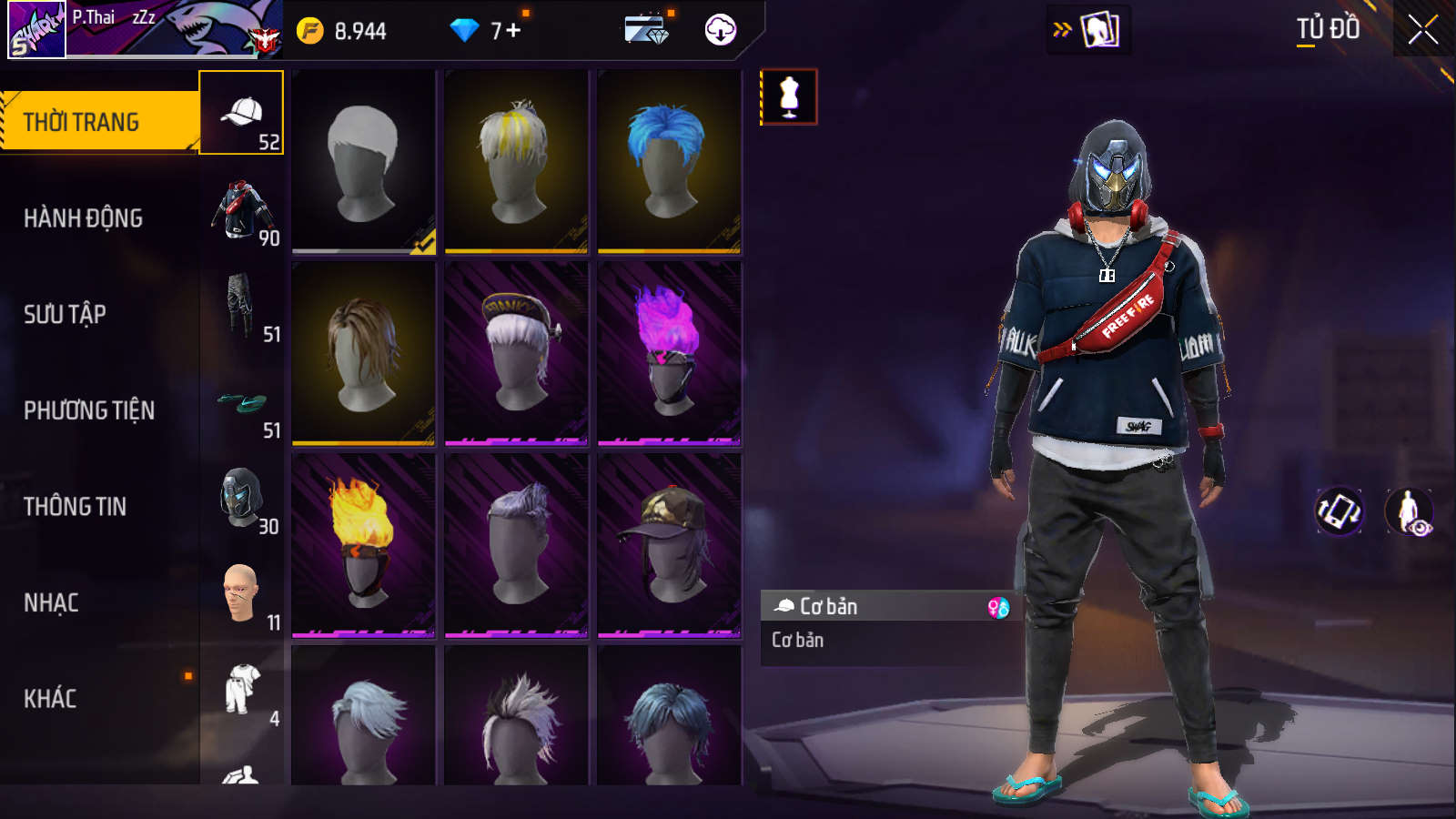Viewport: 1456px width, 819px height.
Task: Switch to the HÀNH ĐỘNG tab
Action: 84,218
